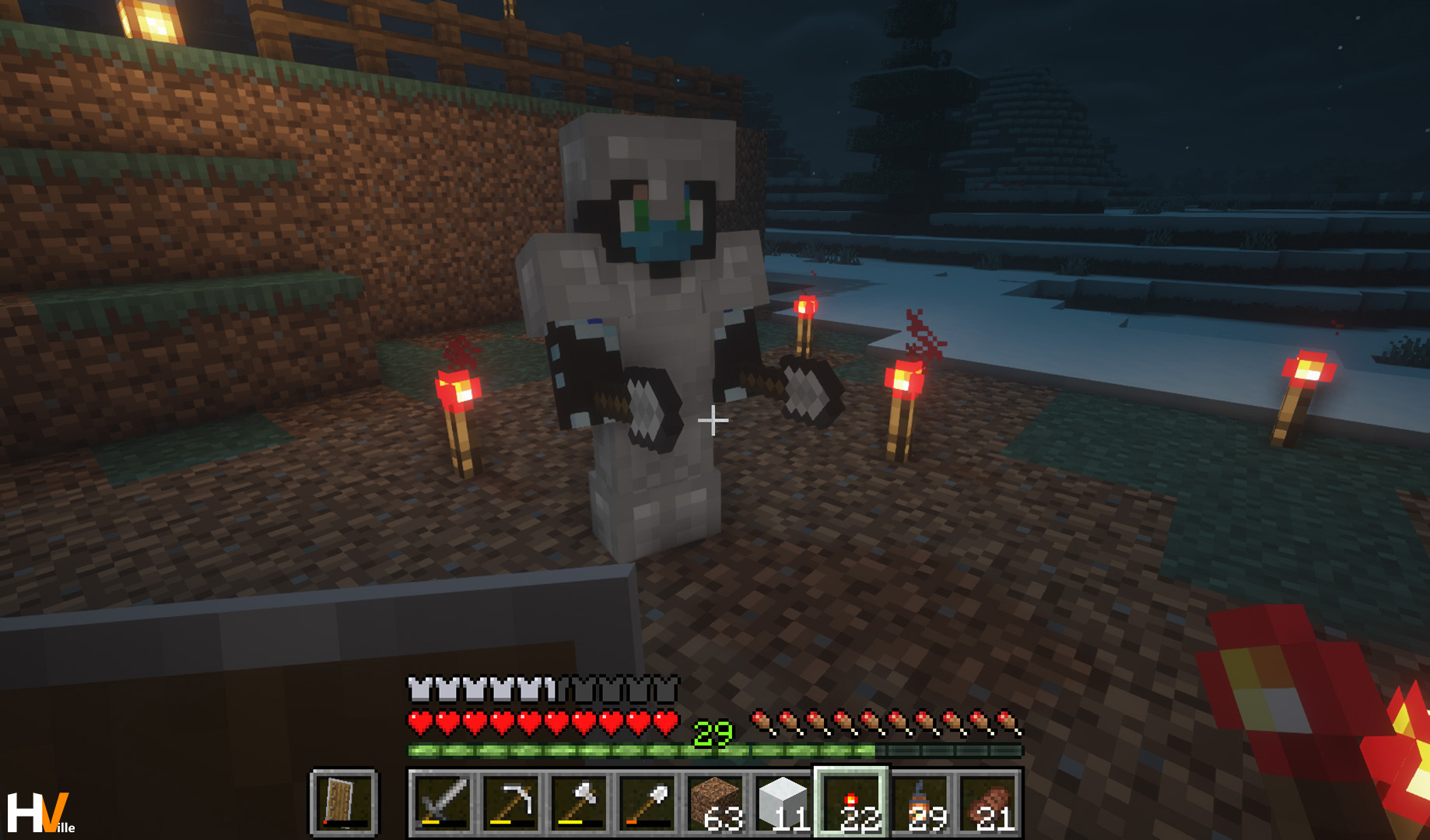Select the shield in the offhand slot

tap(344, 803)
